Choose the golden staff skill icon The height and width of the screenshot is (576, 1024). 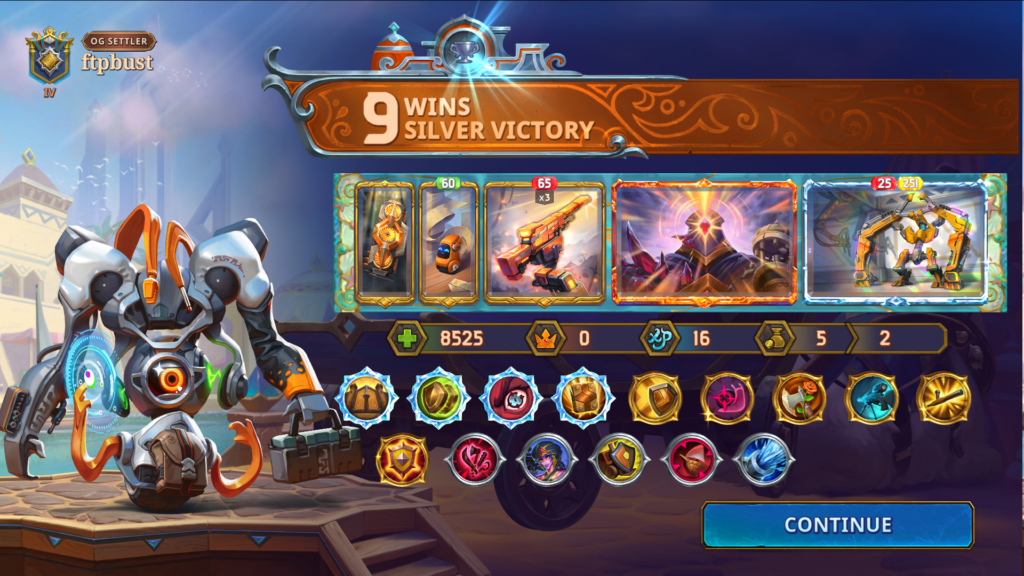(943, 398)
